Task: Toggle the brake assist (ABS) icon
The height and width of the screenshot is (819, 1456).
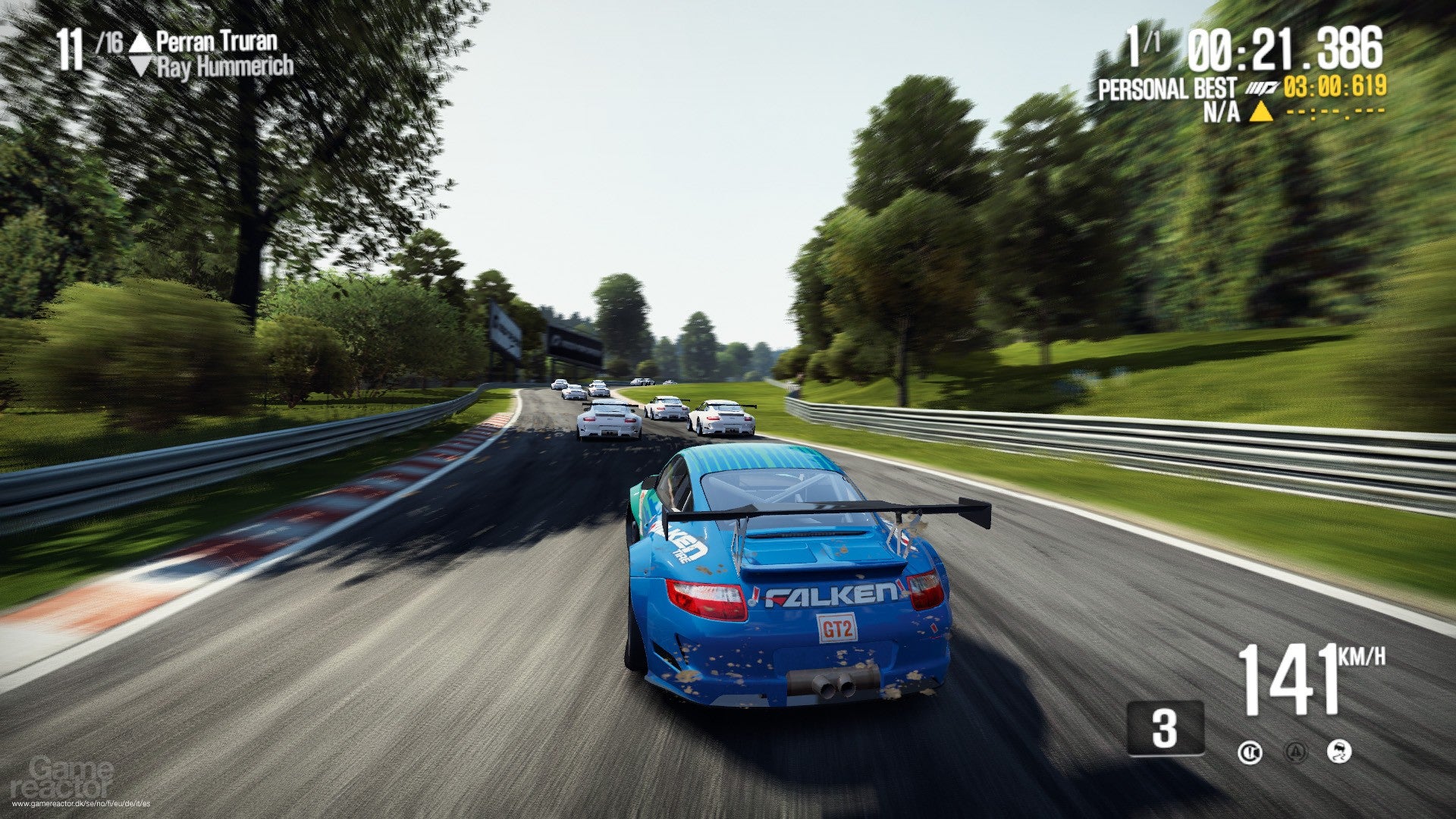Action: pyautogui.click(x=1250, y=752)
